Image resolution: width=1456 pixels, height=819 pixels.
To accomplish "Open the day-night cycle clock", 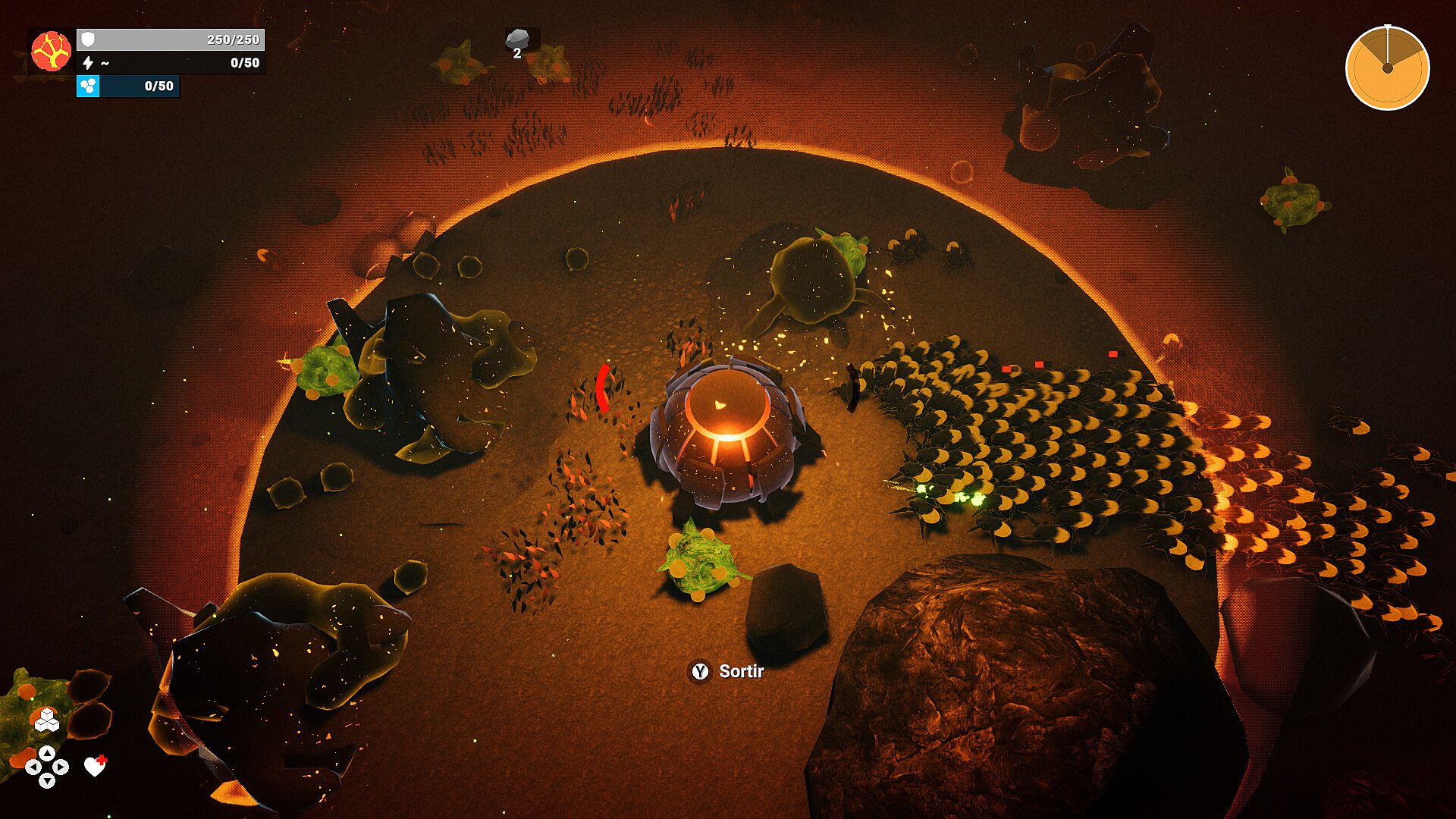I will [1387, 68].
